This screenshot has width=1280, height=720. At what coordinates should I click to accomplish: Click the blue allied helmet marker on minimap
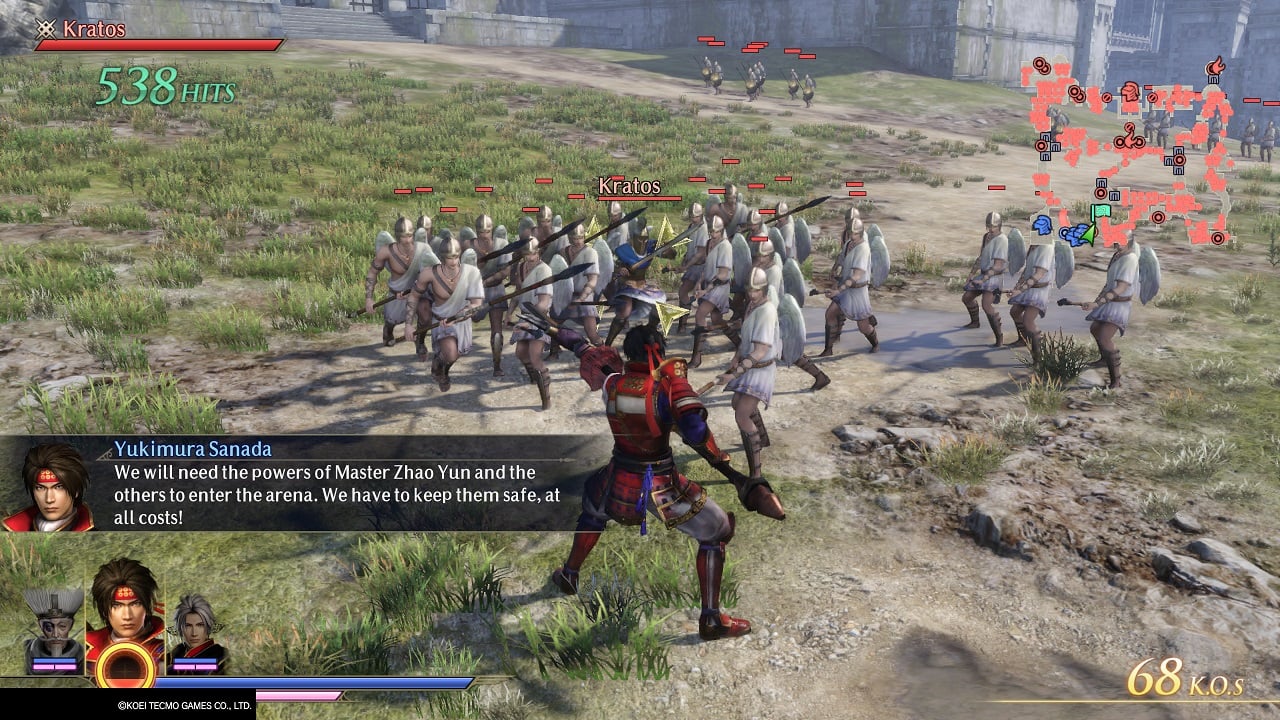[1041, 224]
